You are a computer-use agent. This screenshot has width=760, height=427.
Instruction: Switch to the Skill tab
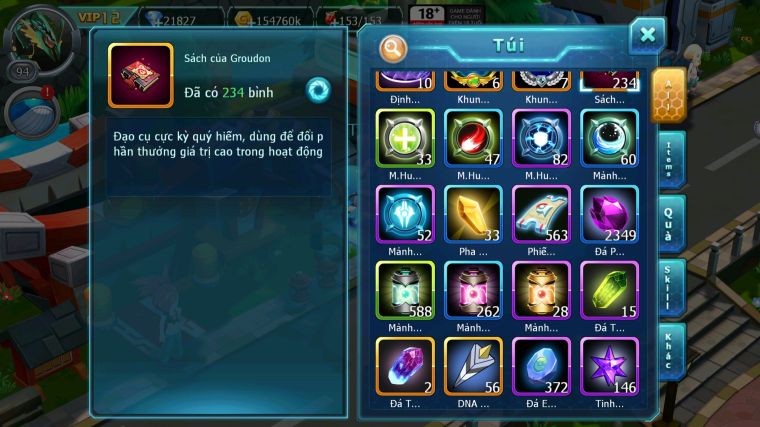(x=671, y=287)
